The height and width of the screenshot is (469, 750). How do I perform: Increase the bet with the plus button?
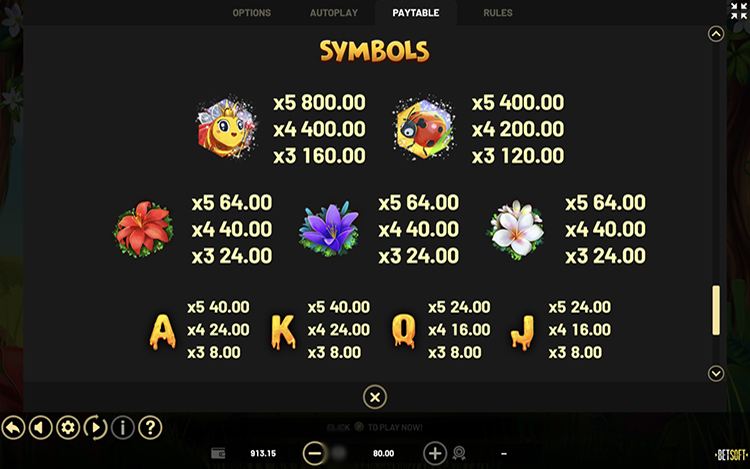pyautogui.click(x=435, y=453)
